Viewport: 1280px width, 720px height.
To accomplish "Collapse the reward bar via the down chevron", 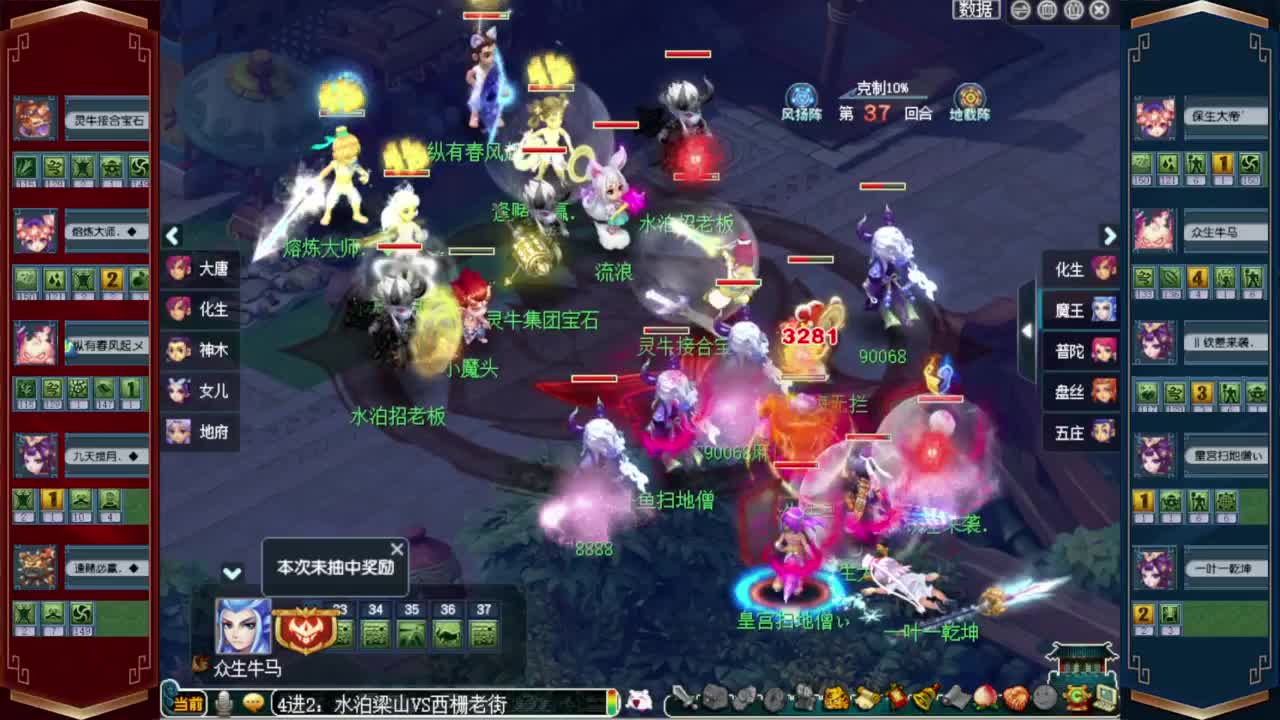I will click(x=233, y=575).
